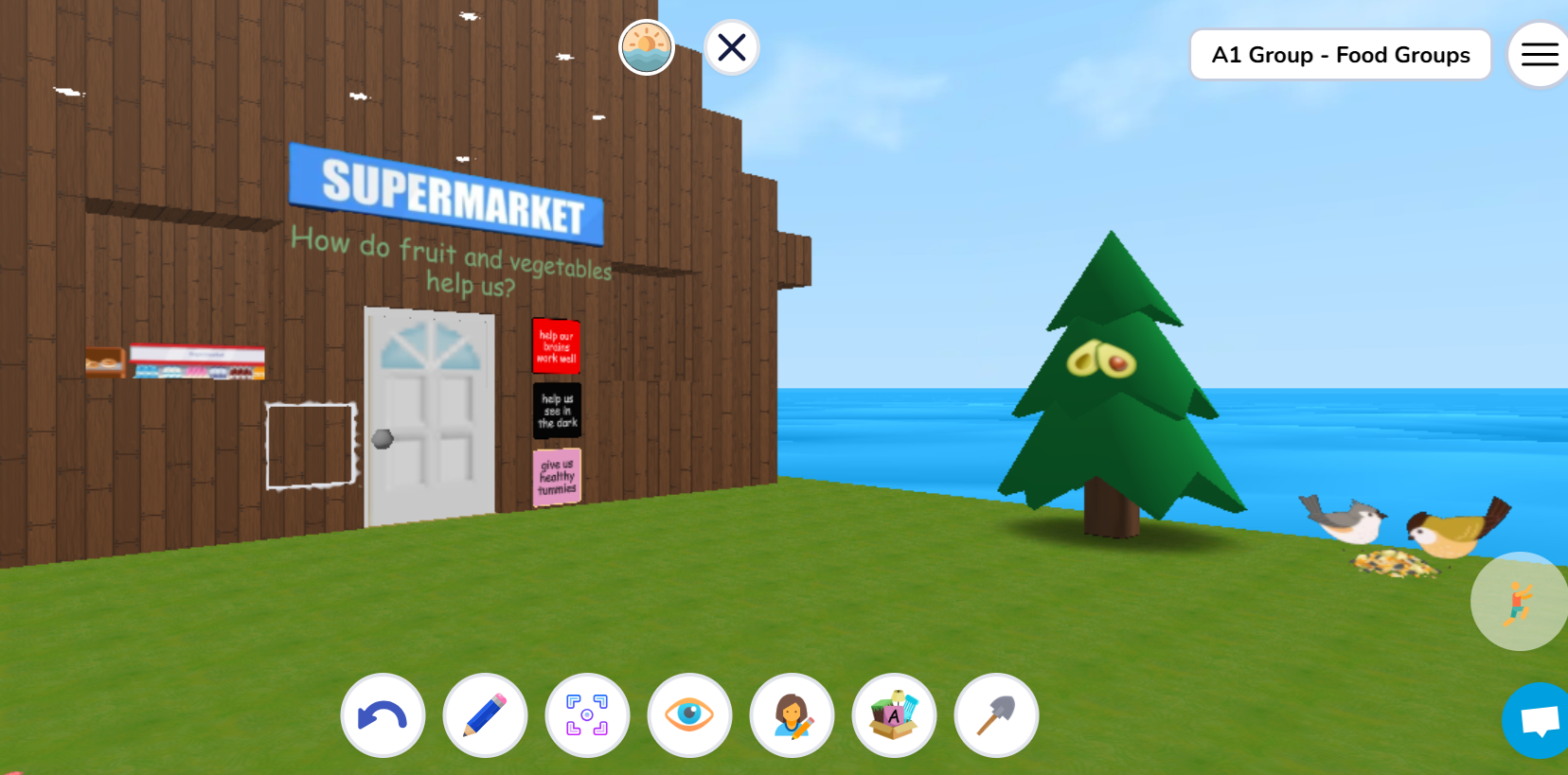Switch to eye viewing mode
1568x775 pixels.
click(x=689, y=715)
